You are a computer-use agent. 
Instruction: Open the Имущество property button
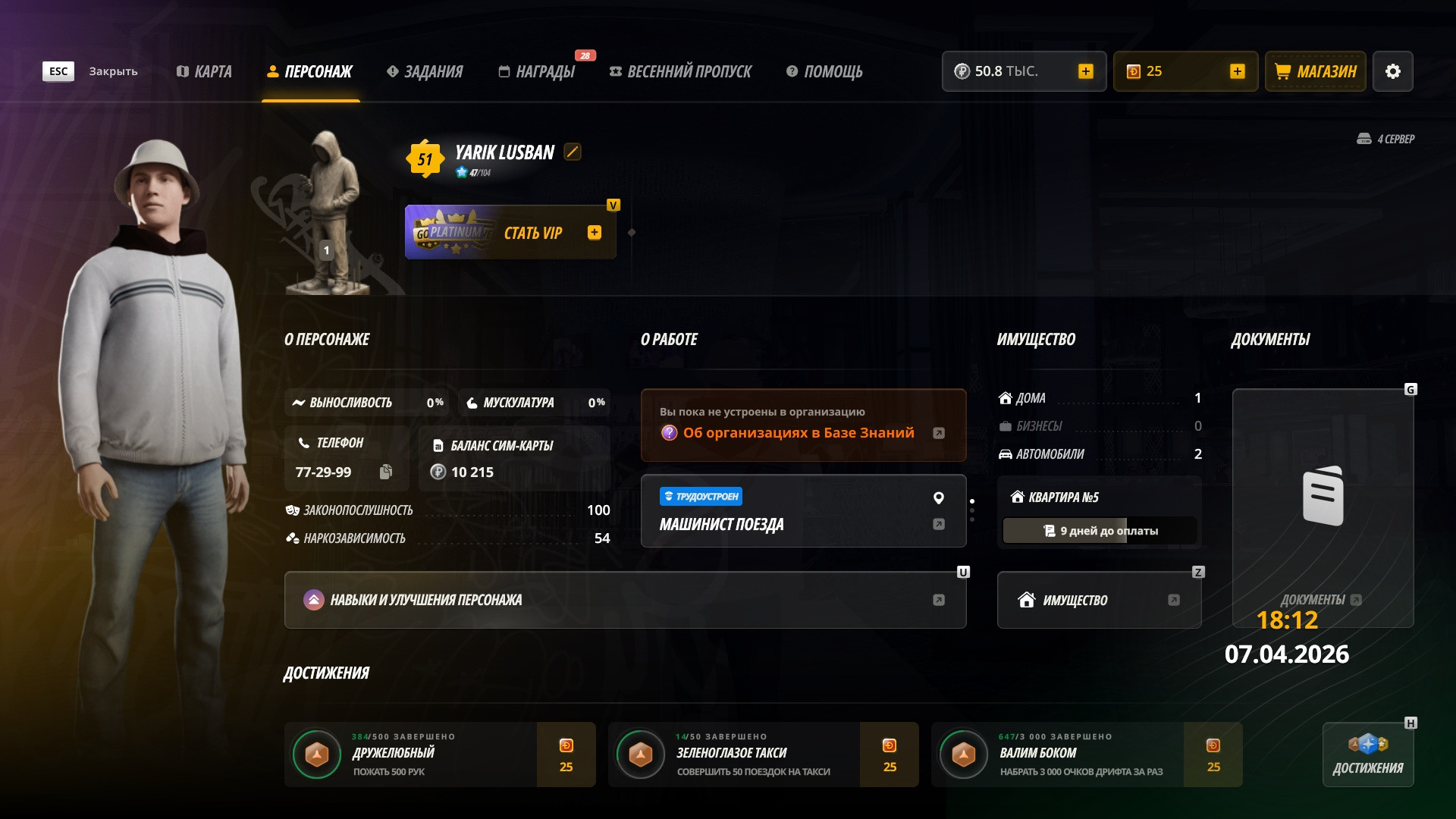(1099, 600)
